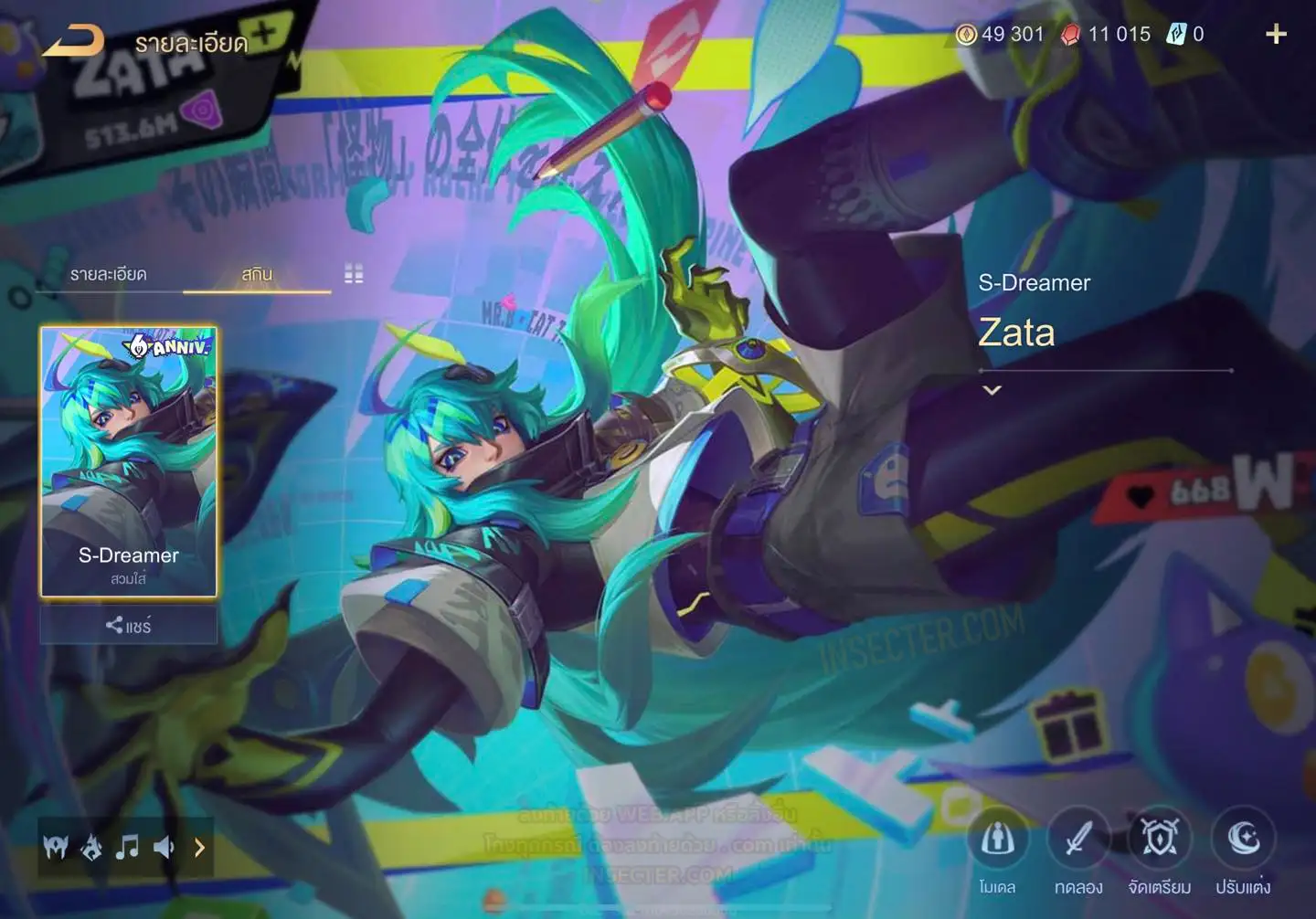
Task: Click the horned mask icon
Action: (x=56, y=848)
